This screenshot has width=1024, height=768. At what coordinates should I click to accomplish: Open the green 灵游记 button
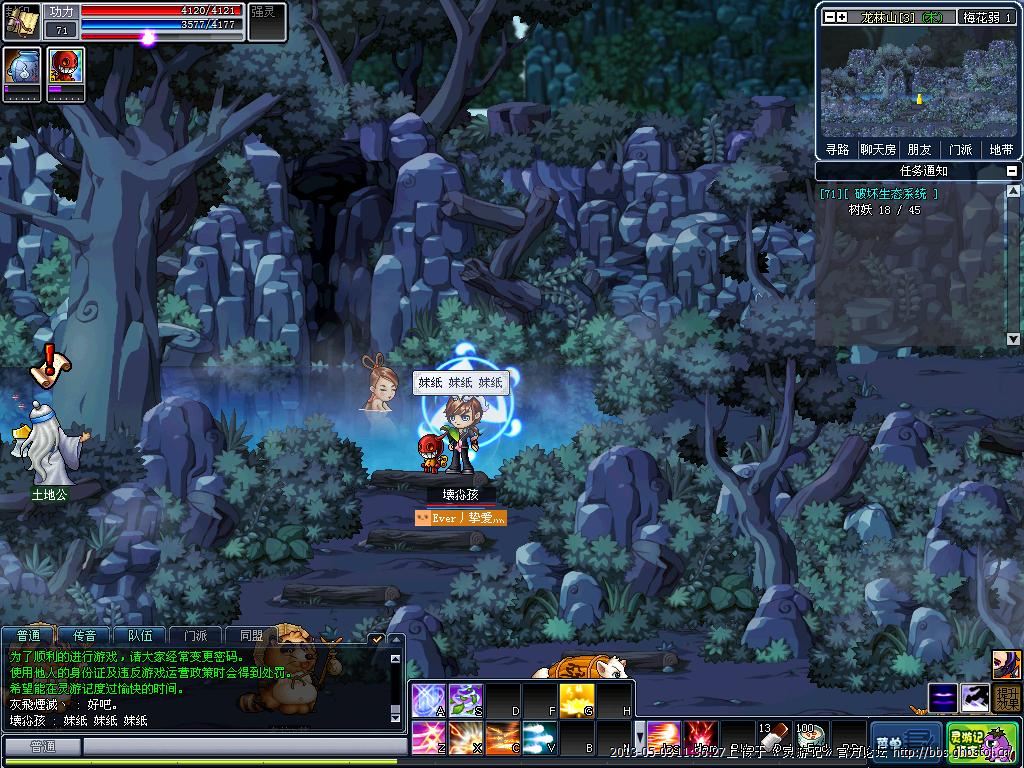coord(982,741)
